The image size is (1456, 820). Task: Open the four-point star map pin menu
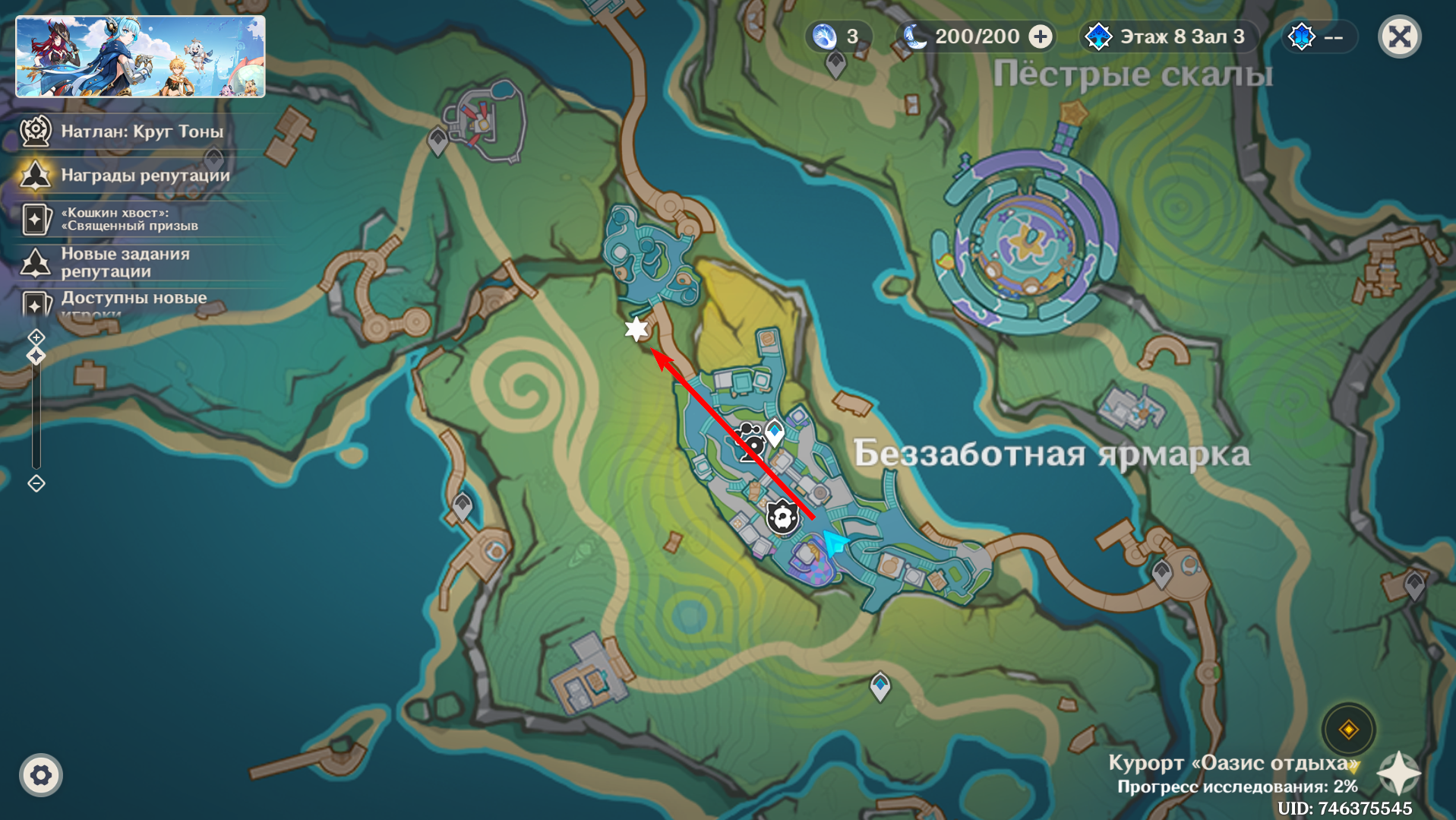[1398, 774]
